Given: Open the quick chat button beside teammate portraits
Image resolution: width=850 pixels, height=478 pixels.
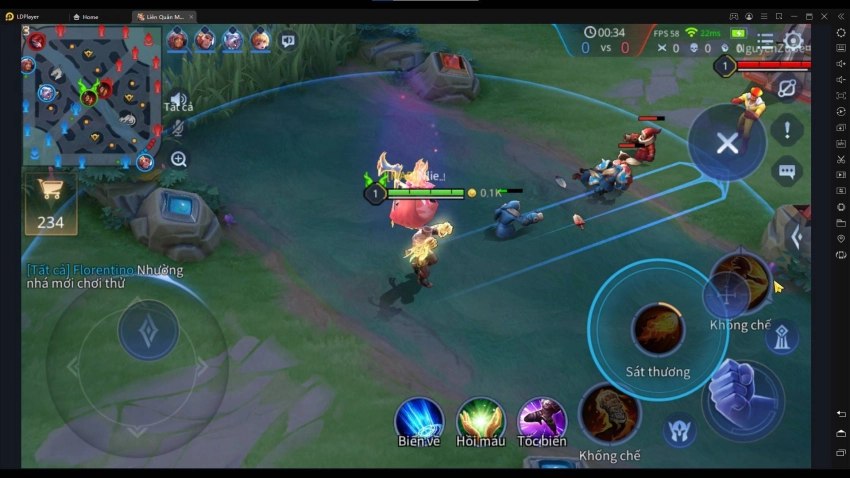Looking at the screenshot, I should click(288, 41).
